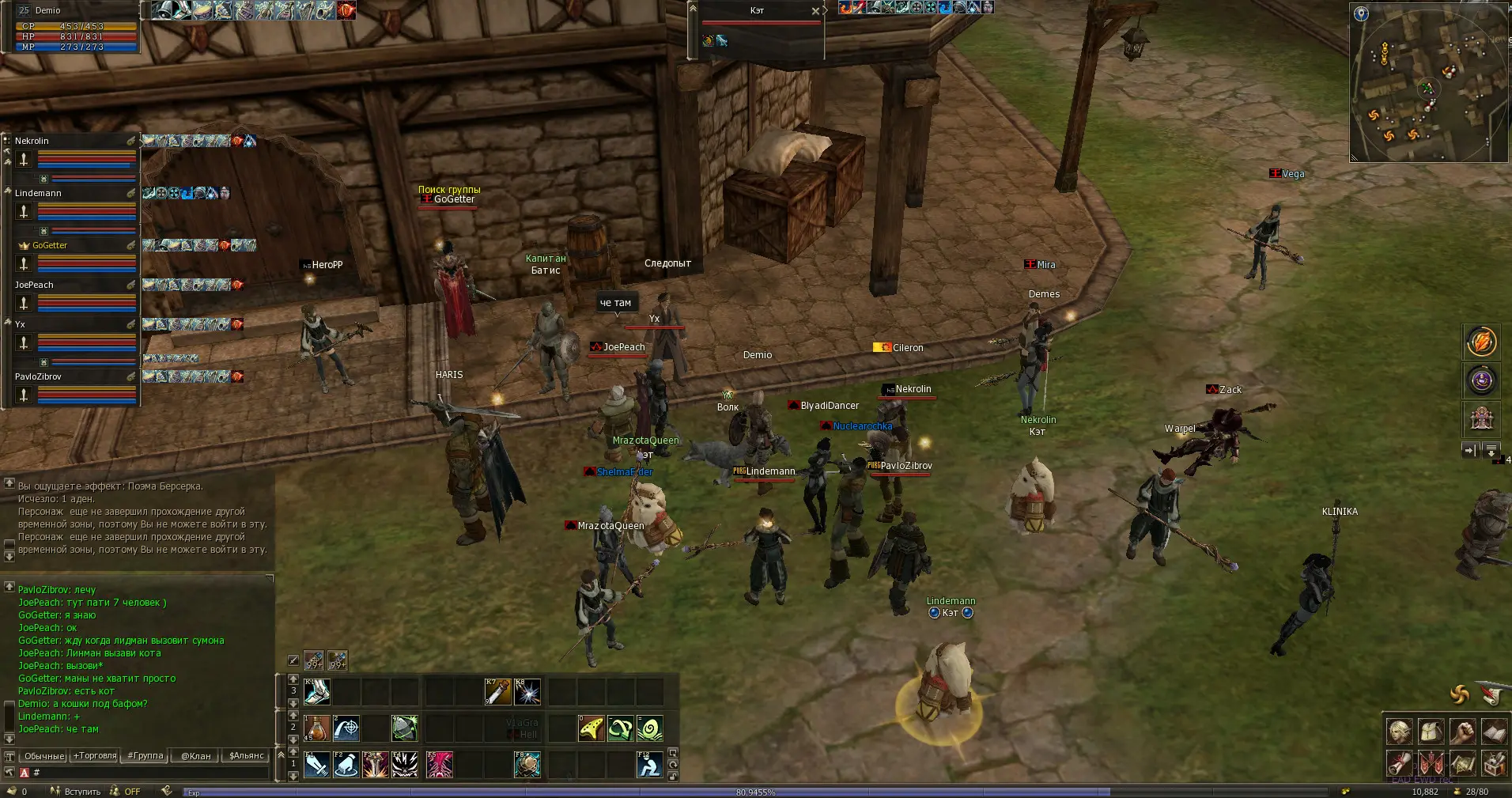The image size is (1512, 798).
Task: Close the Кэт target window
Action: (x=815, y=11)
